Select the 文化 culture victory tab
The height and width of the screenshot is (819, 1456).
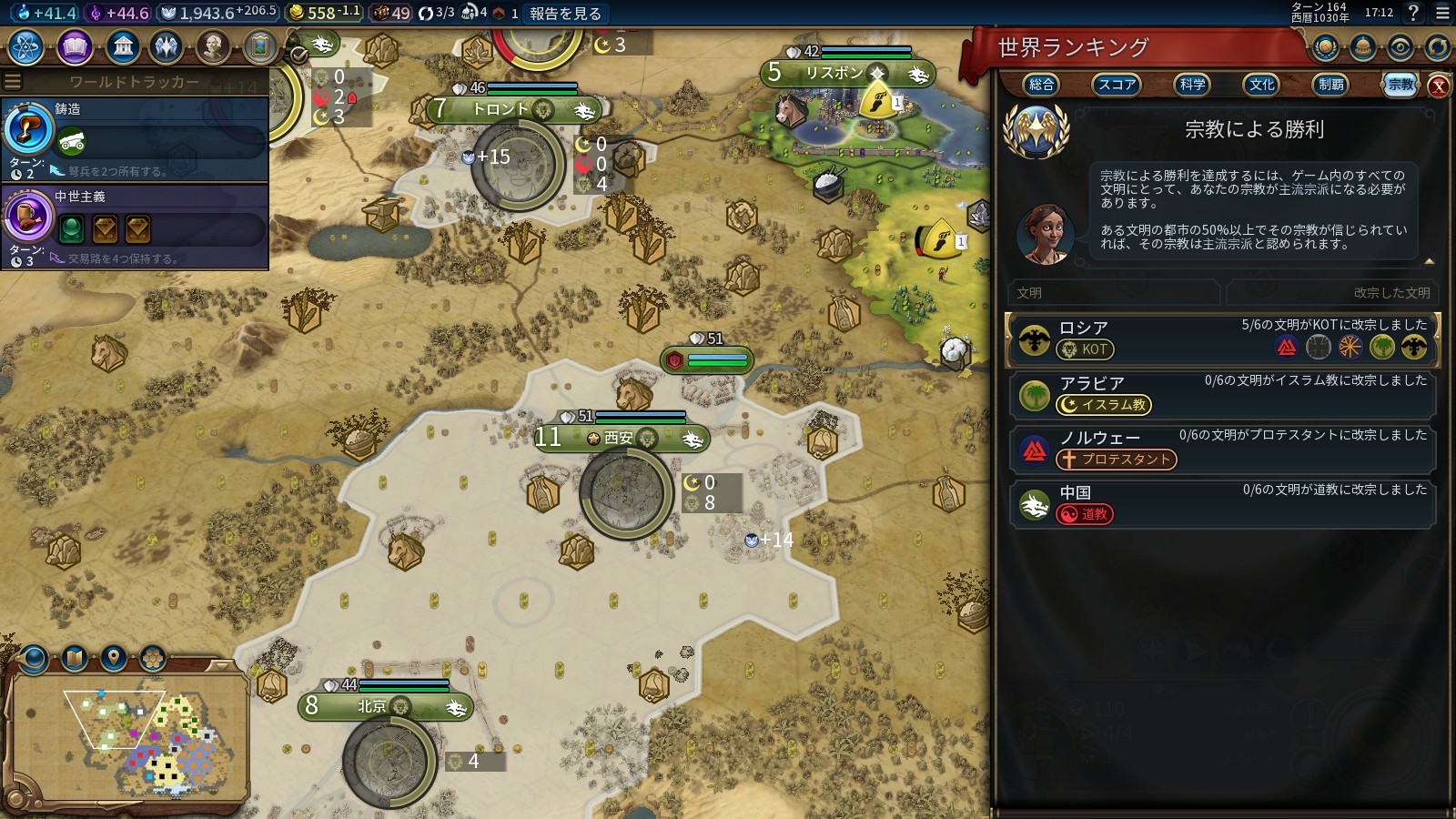(x=1261, y=85)
